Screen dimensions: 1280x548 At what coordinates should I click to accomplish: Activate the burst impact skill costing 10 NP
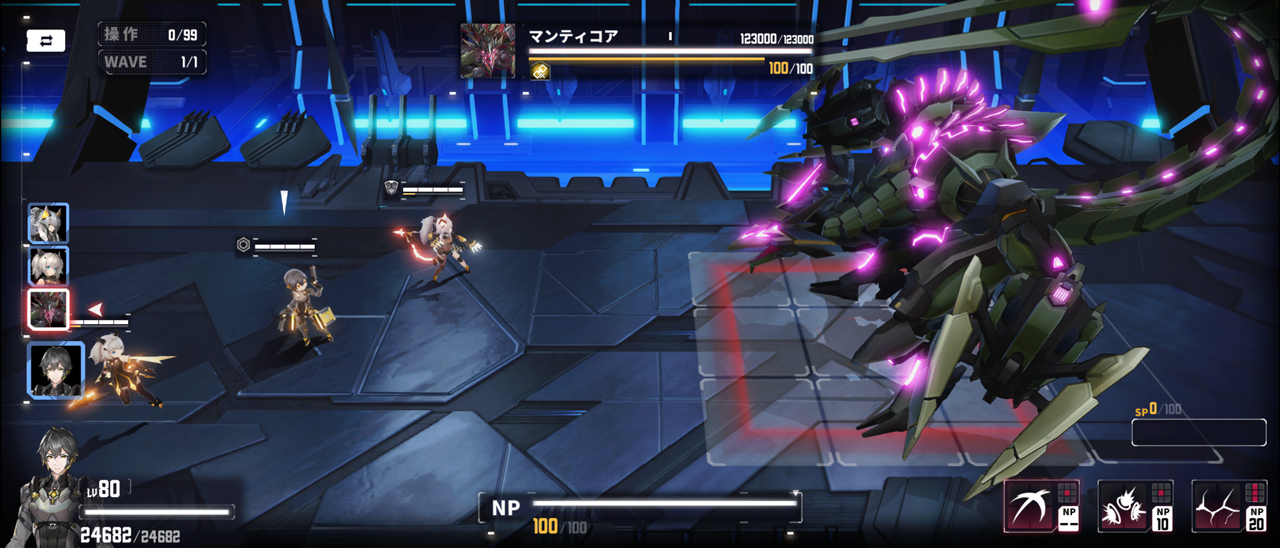(x=1136, y=505)
